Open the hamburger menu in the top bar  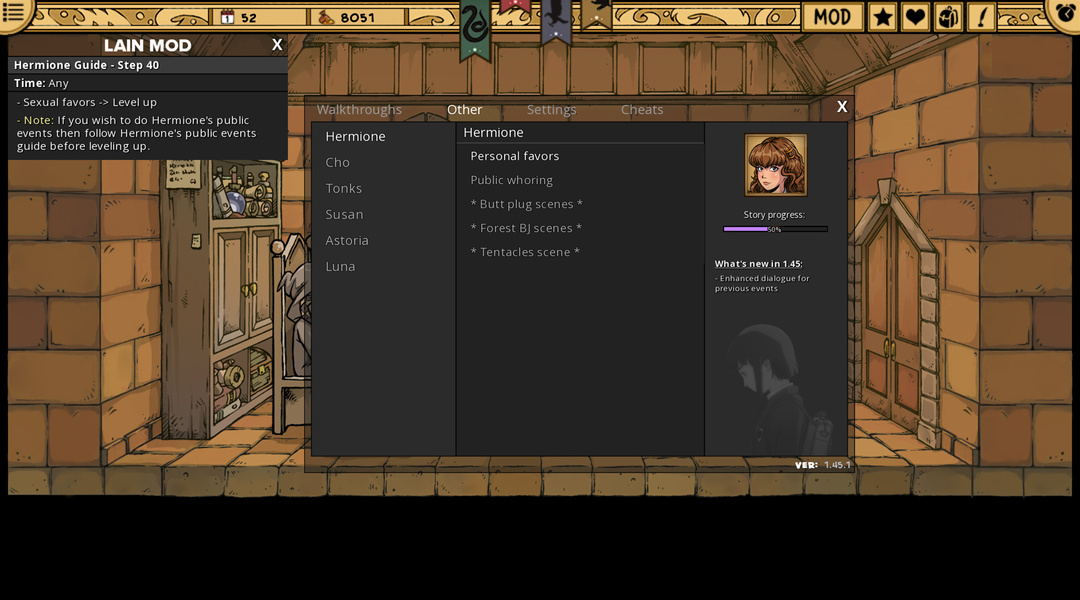click(14, 13)
